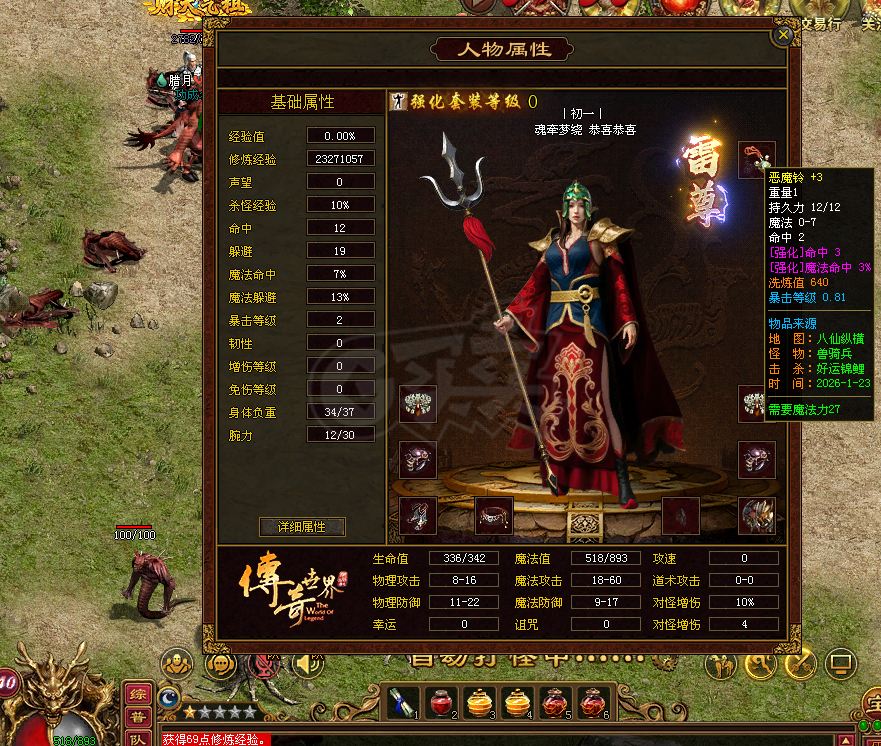Switch to the 综 chat channel tab

pyautogui.click(x=138, y=695)
